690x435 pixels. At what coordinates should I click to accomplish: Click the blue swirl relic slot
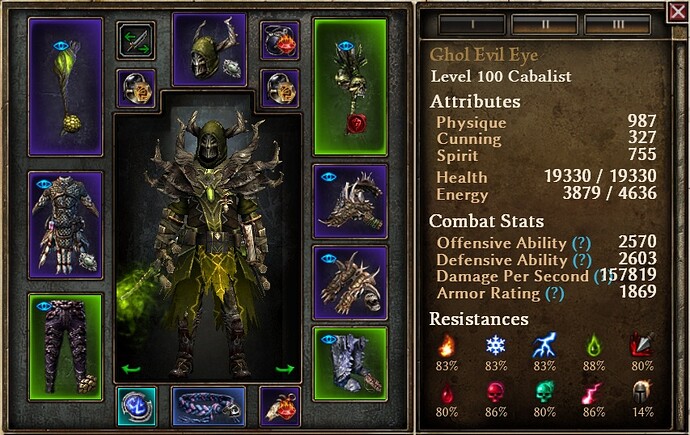tap(135, 406)
